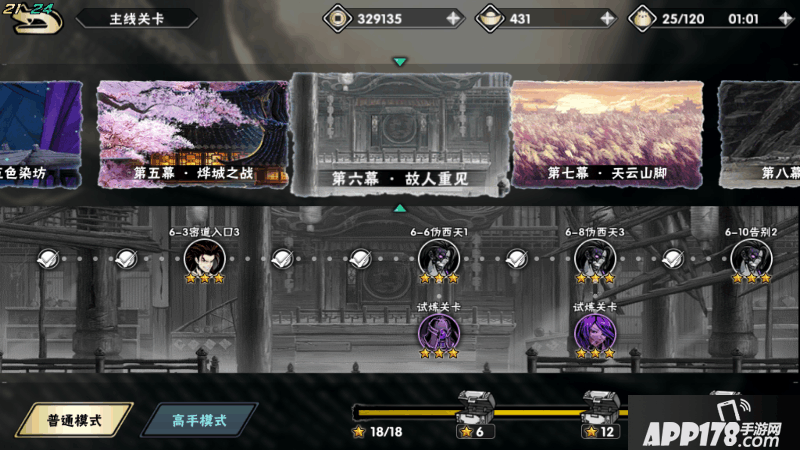Add more ingots with the plus button beside 431

coord(606,18)
